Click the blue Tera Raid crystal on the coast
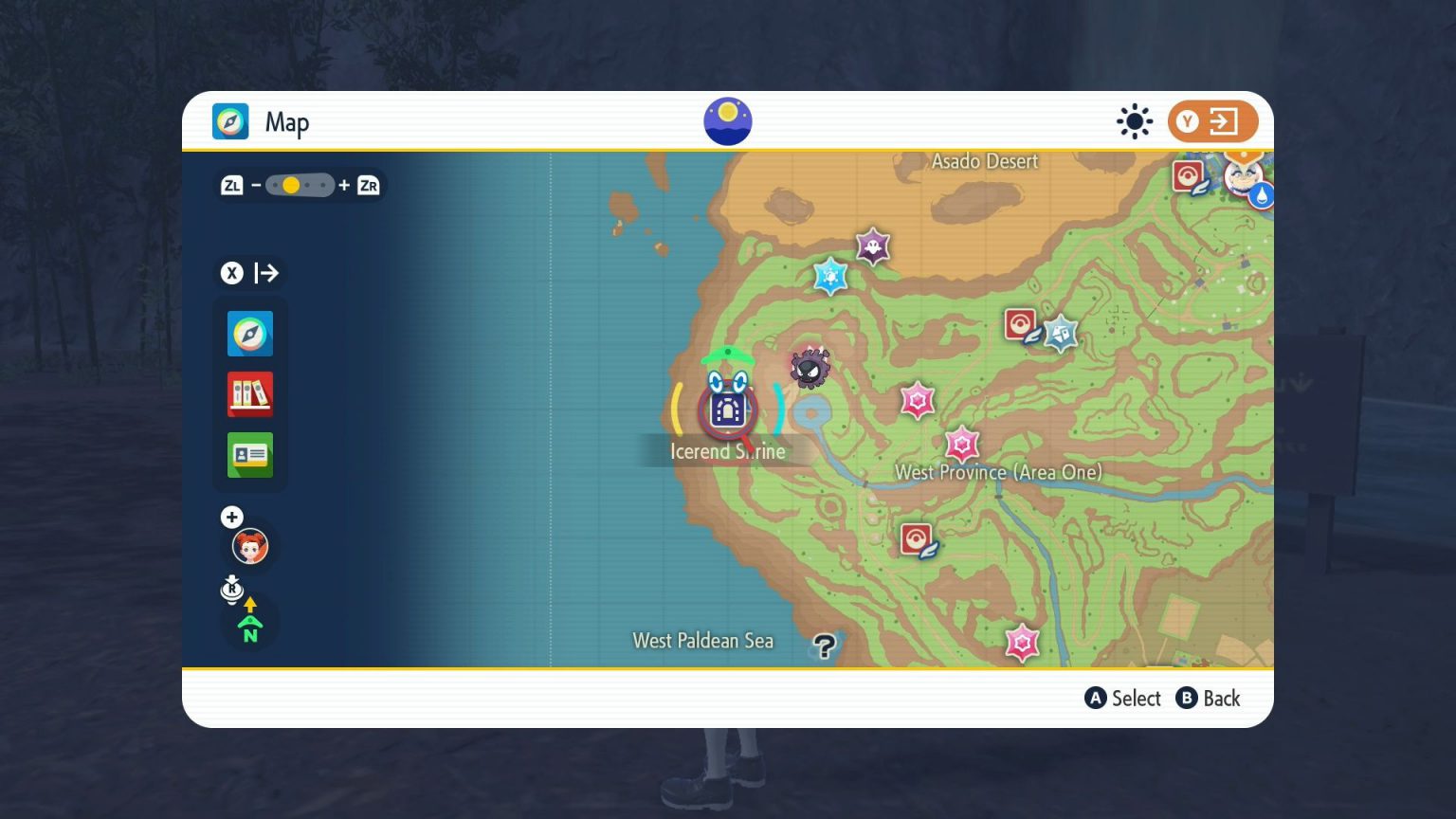This screenshot has height=819, width=1456. tap(831, 278)
